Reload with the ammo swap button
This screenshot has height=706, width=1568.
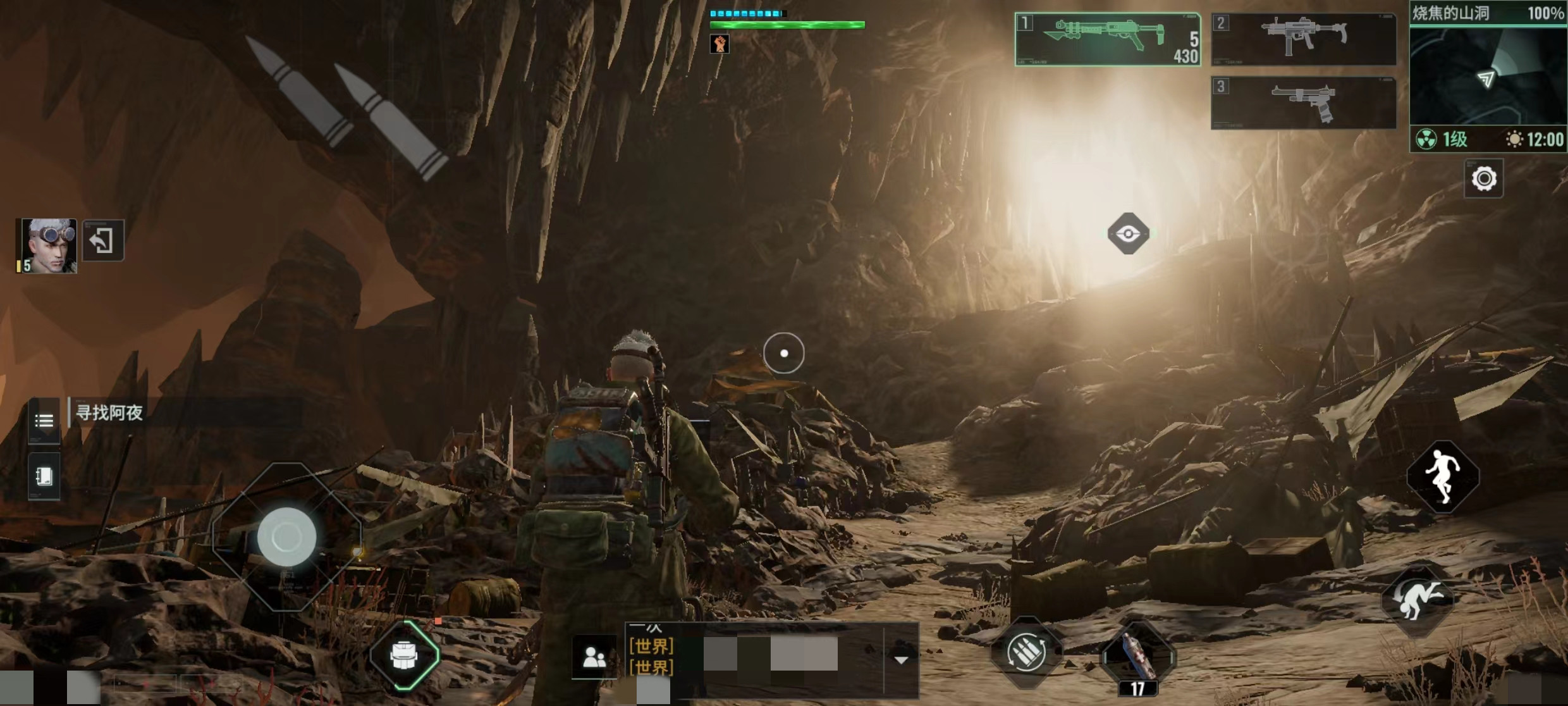(x=1026, y=652)
